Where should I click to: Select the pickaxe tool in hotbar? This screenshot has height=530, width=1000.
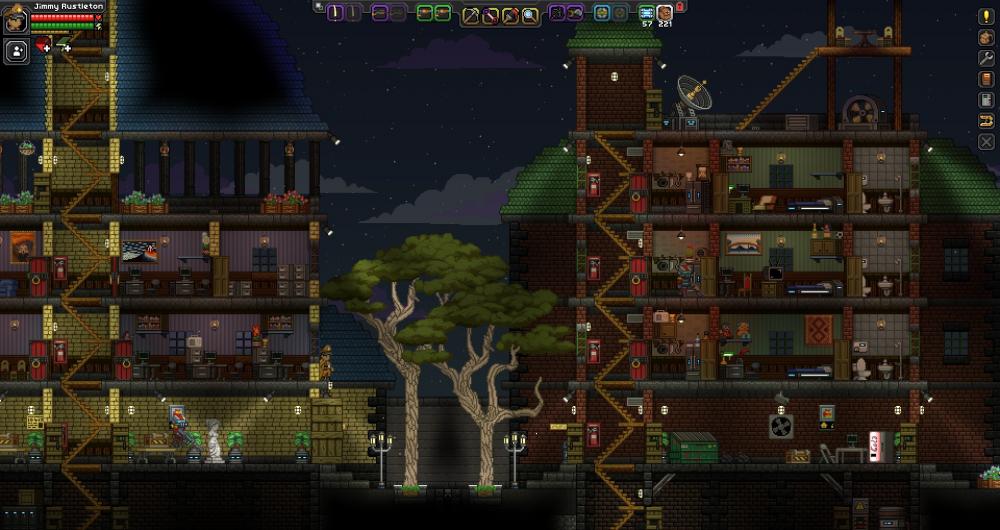coord(470,14)
